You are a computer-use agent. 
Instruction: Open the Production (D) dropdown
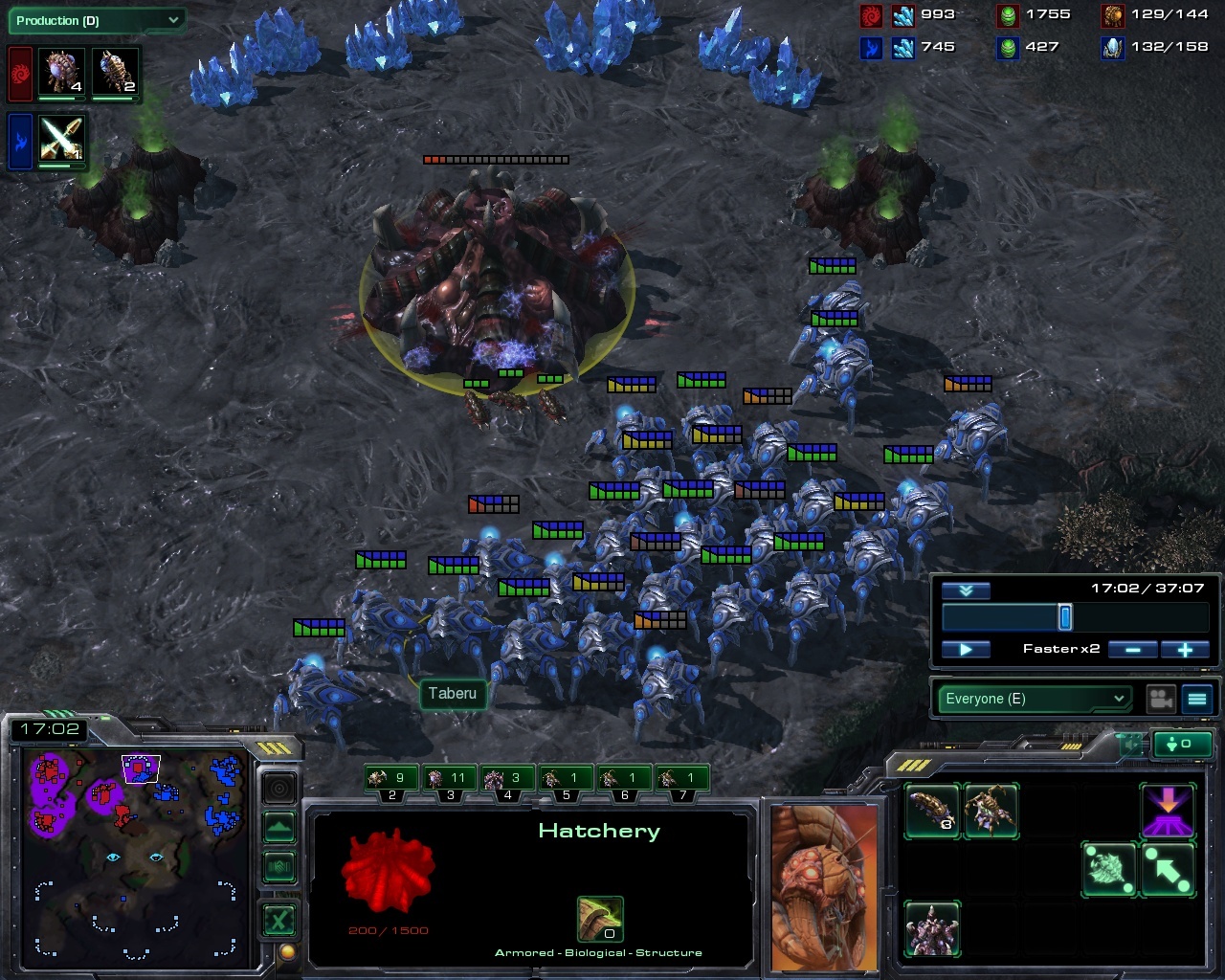tap(98, 20)
